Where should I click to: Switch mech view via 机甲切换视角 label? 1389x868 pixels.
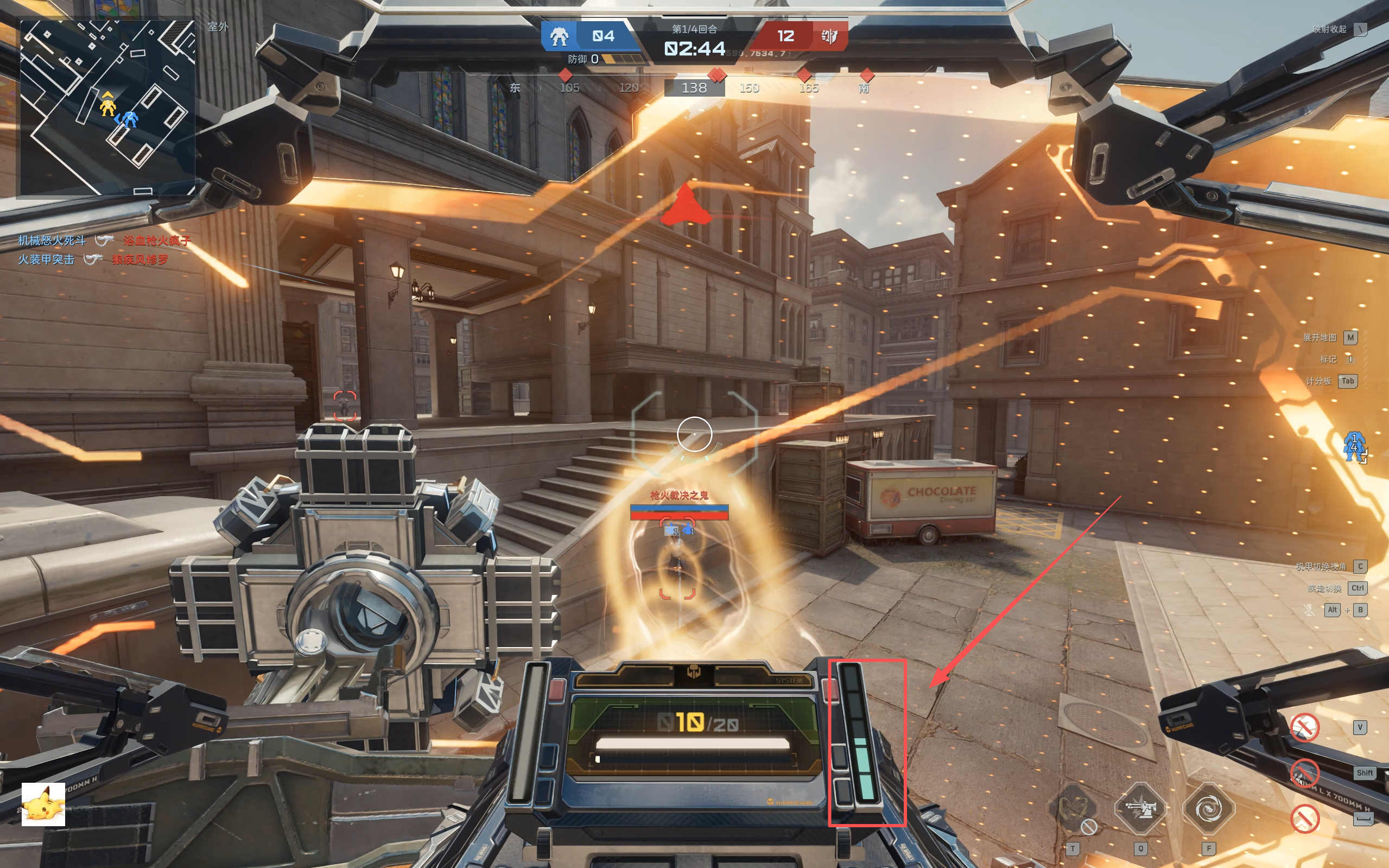pos(1320,567)
